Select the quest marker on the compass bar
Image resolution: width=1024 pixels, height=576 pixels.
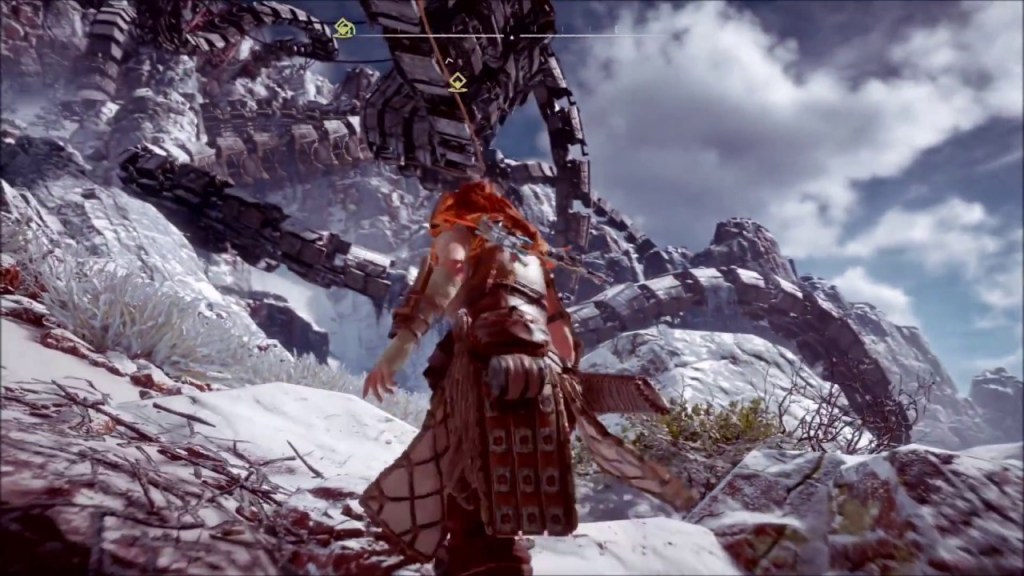pyautogui.click(x=344, y=28)
